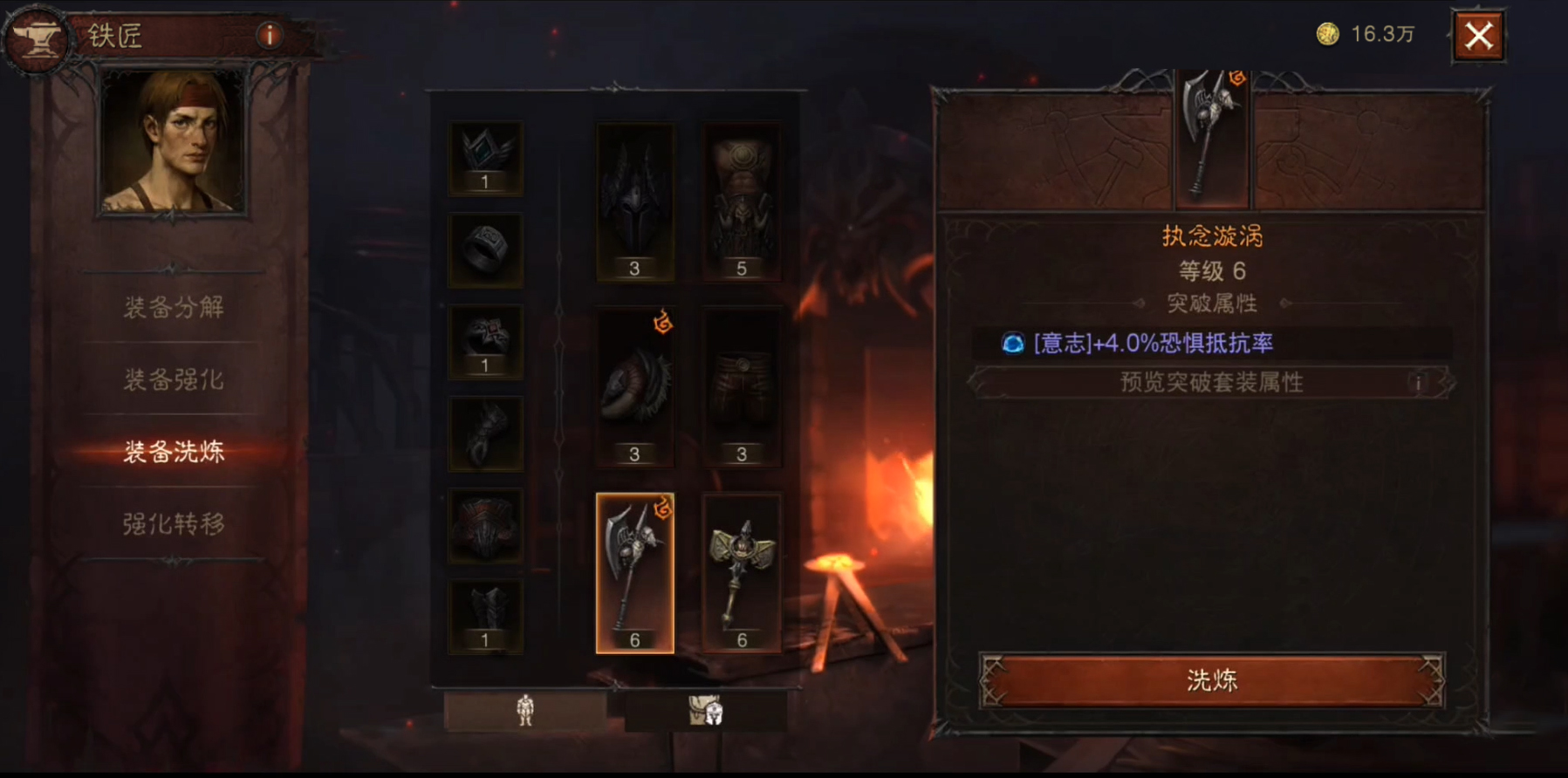Select the winged mace off-hand slot
The height and width of the screenshot is (778, 1568).
[741, 573]
